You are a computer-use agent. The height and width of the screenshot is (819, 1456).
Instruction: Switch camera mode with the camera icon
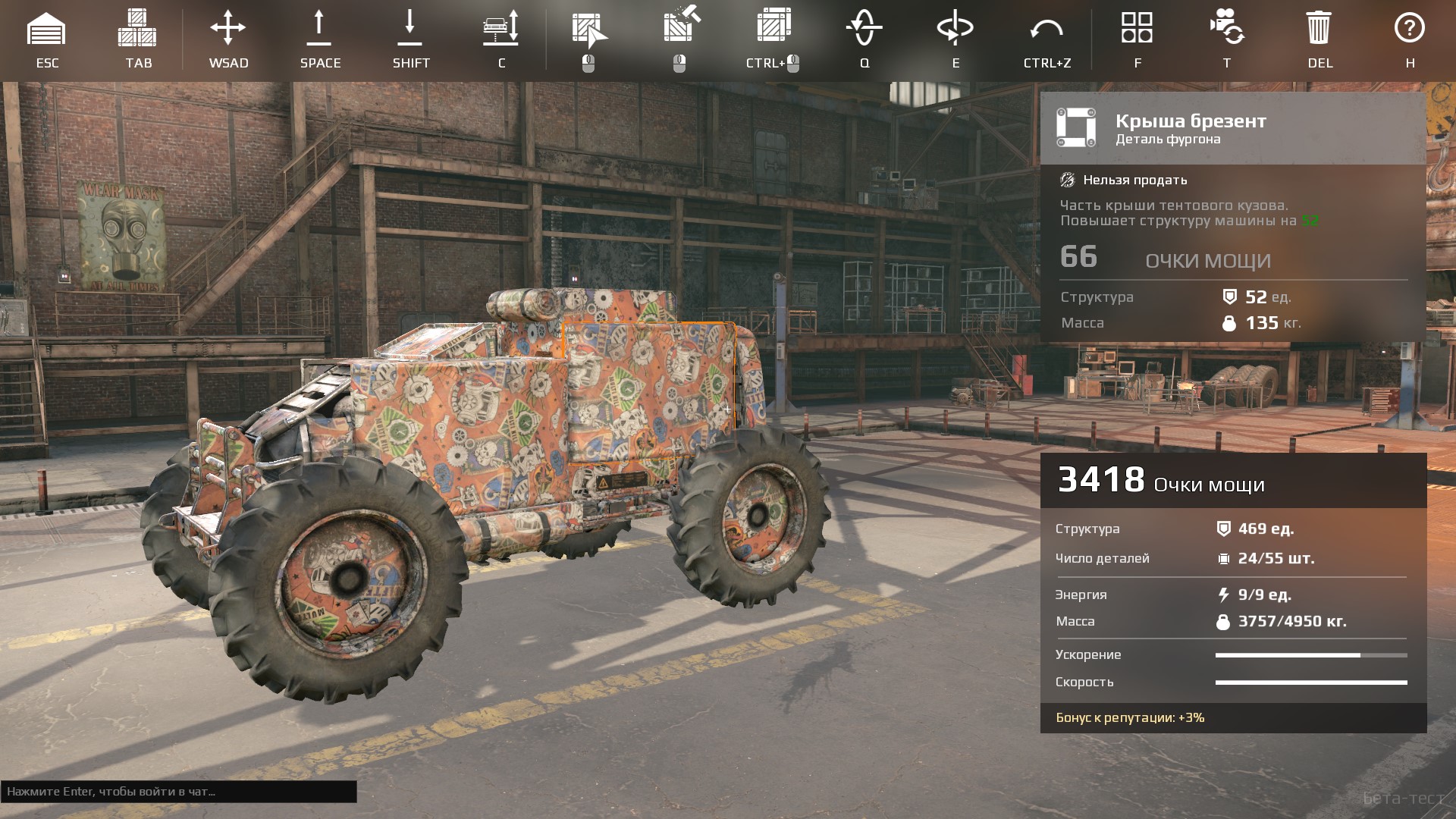tap(1227, 28)
